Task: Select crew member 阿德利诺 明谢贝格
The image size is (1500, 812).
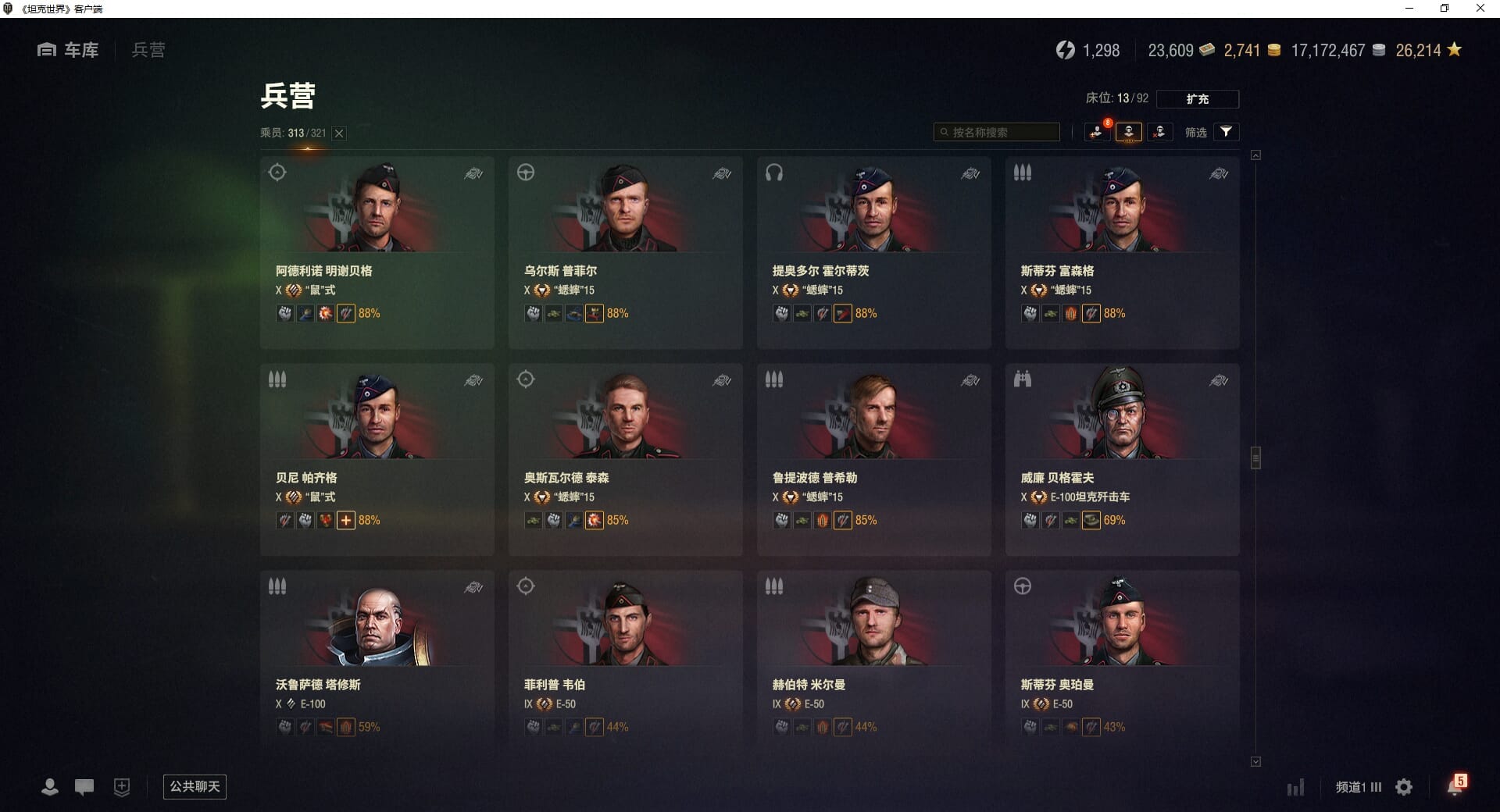Action: coord(377,252)
